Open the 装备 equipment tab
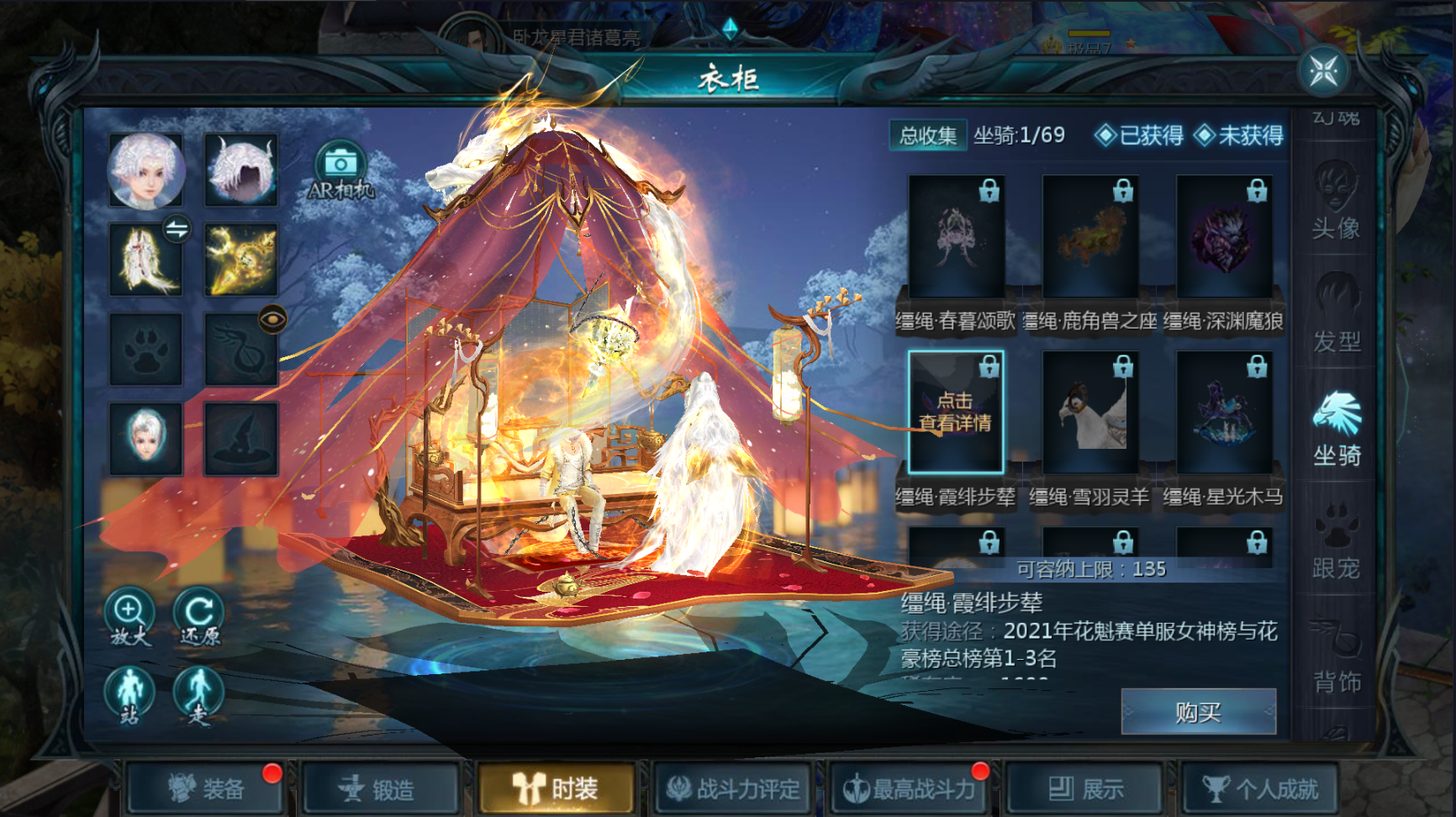This screenshot has height=817, width=1456. (208, 789)
